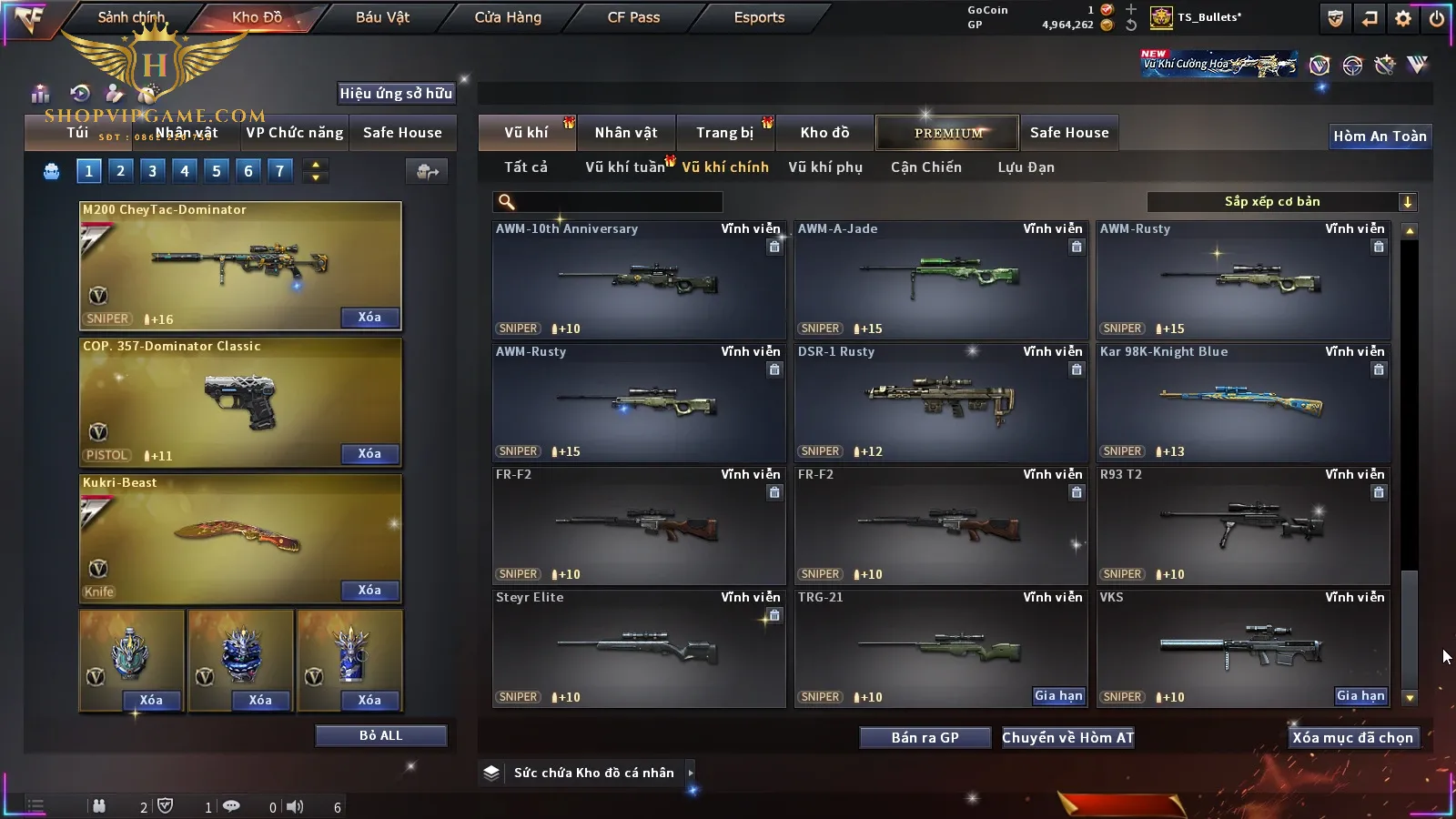Extend the VKS with Gia hạn
1456x819 pixels.
1360,696
